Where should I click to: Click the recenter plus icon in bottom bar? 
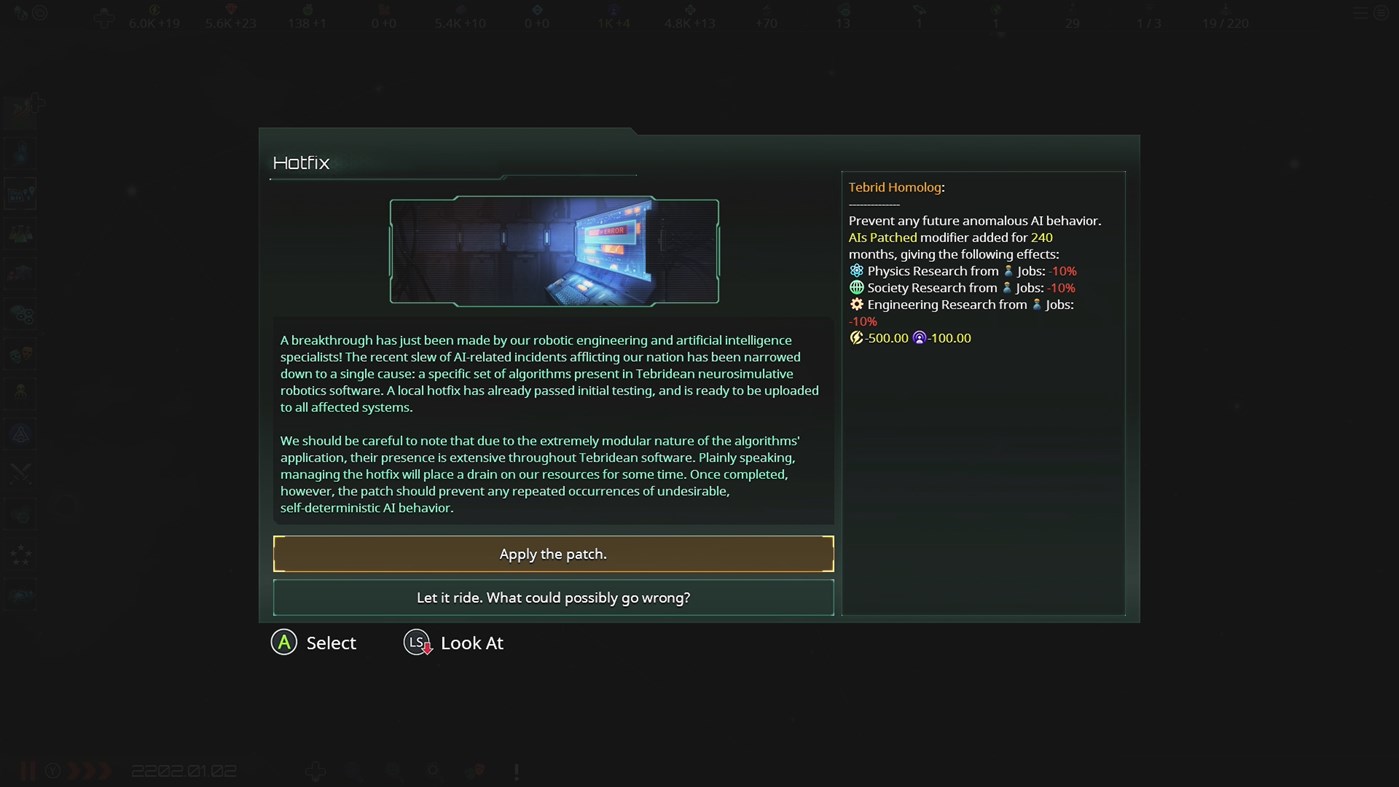tap(315, 770)
